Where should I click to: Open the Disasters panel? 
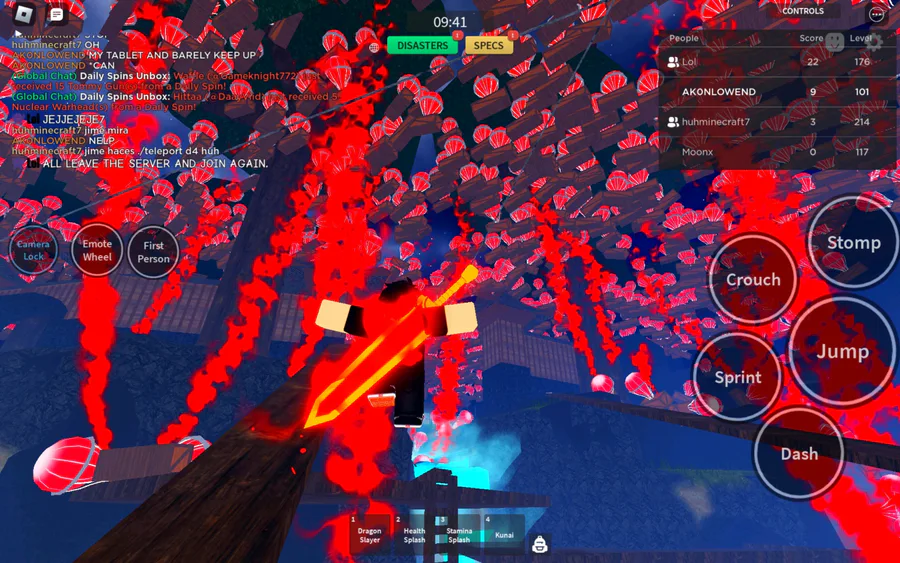pos(422,46)
